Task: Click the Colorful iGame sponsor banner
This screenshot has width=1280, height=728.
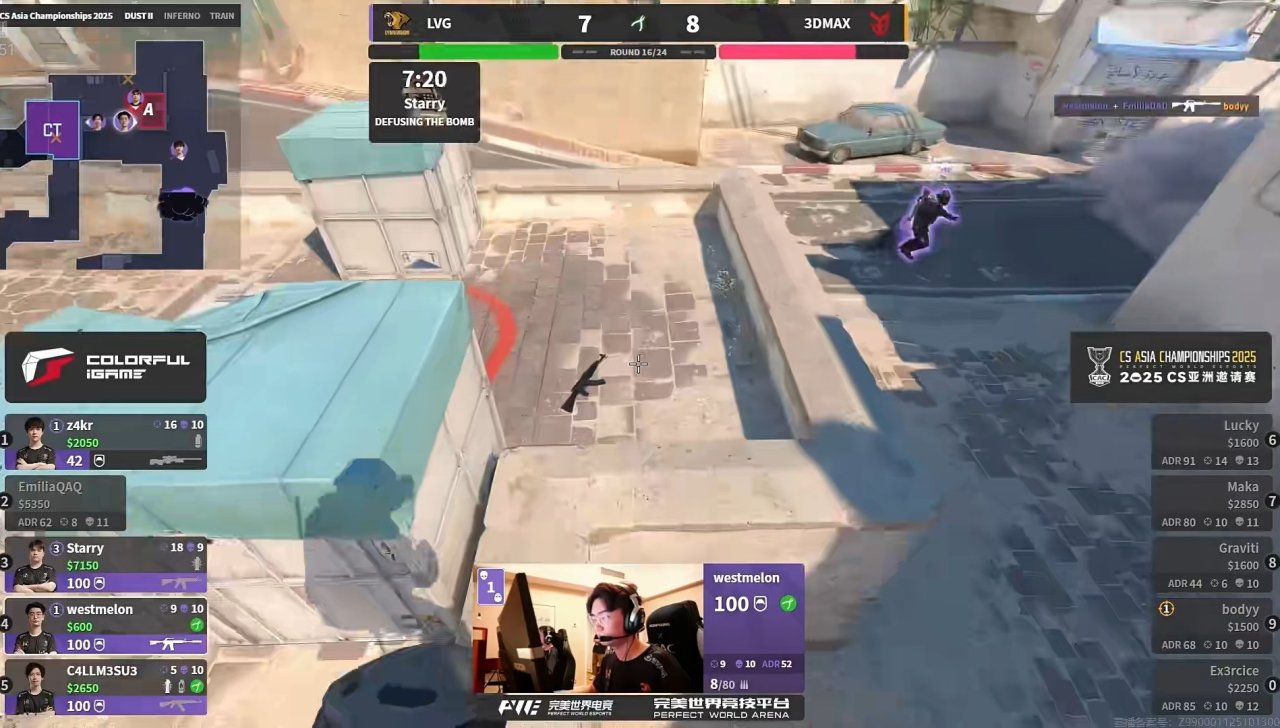Action: (106, 367)
